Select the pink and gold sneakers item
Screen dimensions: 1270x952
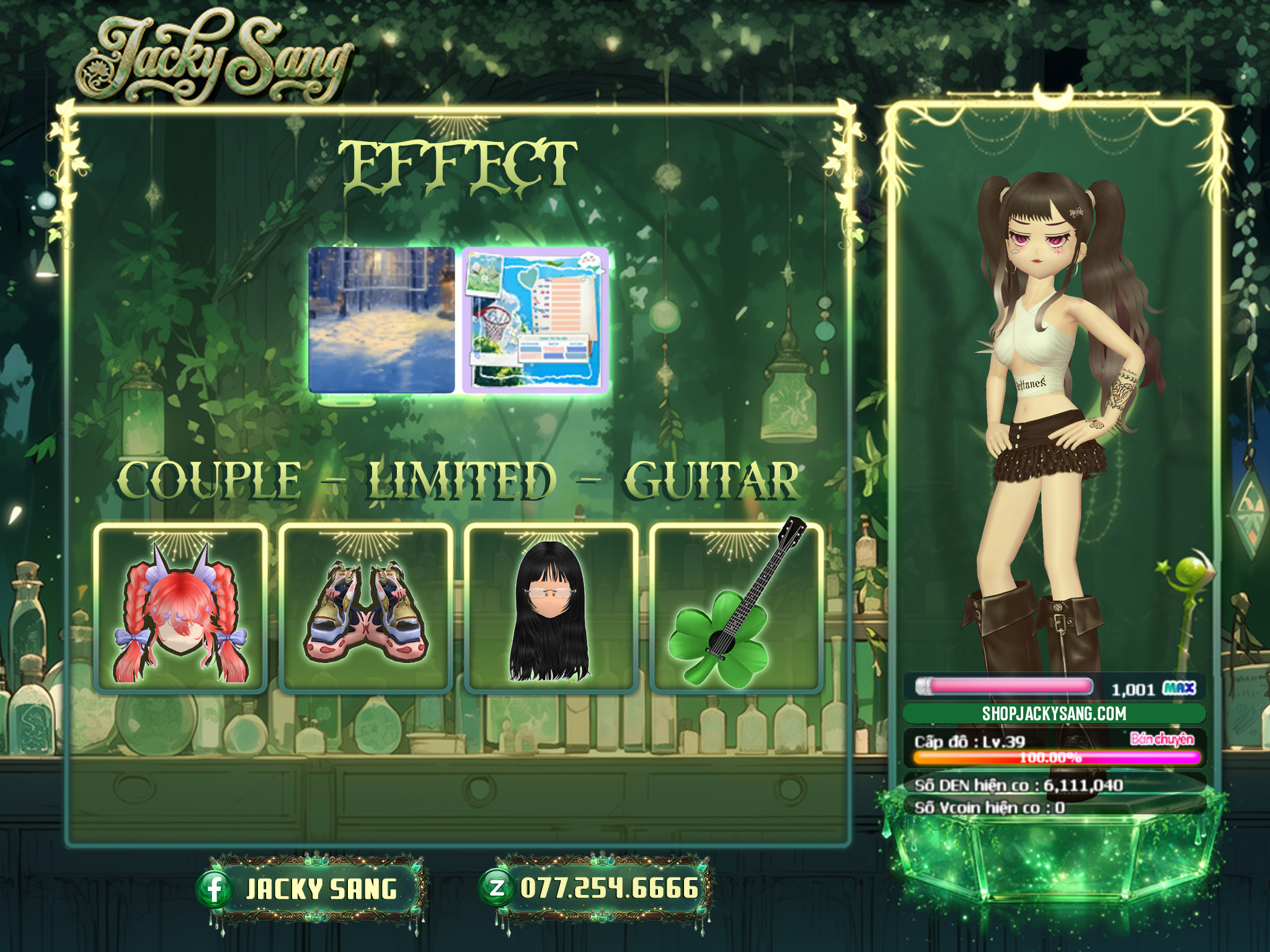366,609
